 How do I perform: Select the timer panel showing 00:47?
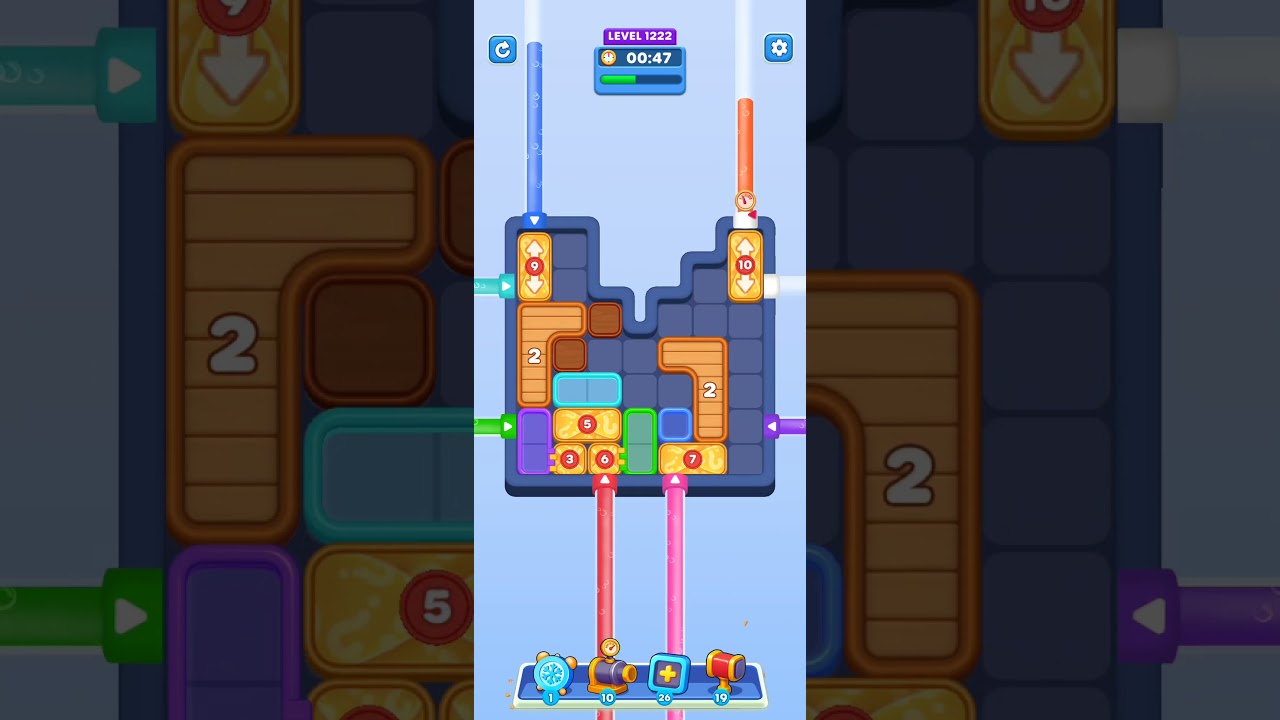click(x=649, y=58)
